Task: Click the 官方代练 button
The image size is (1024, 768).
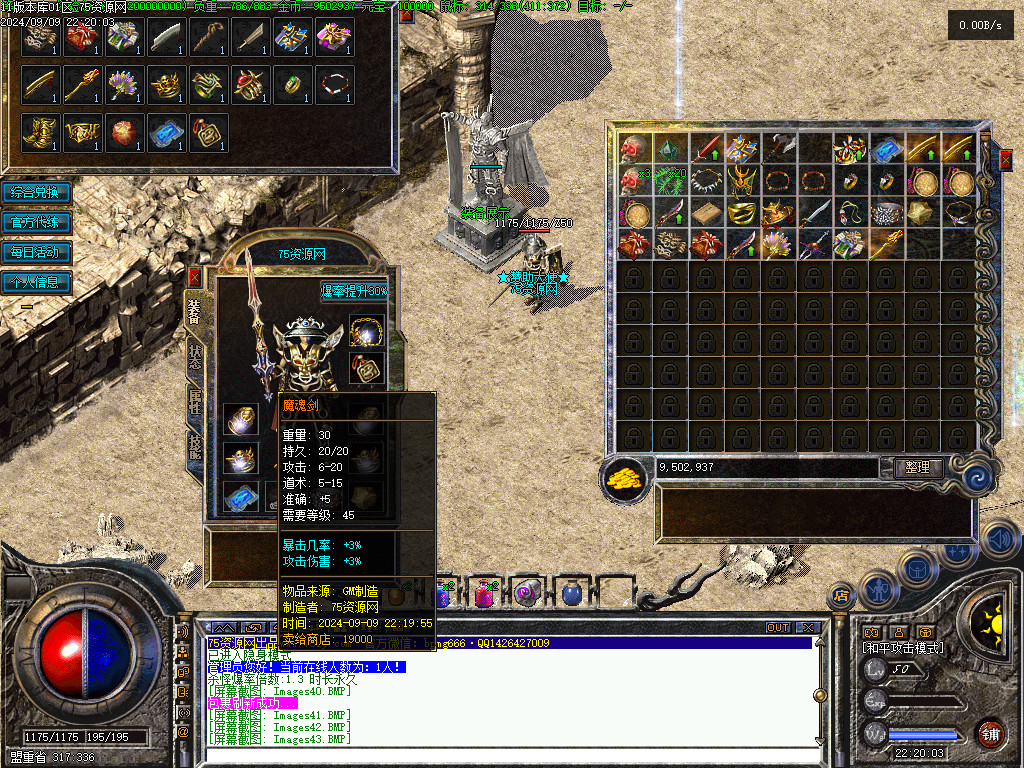Action: 36,222
